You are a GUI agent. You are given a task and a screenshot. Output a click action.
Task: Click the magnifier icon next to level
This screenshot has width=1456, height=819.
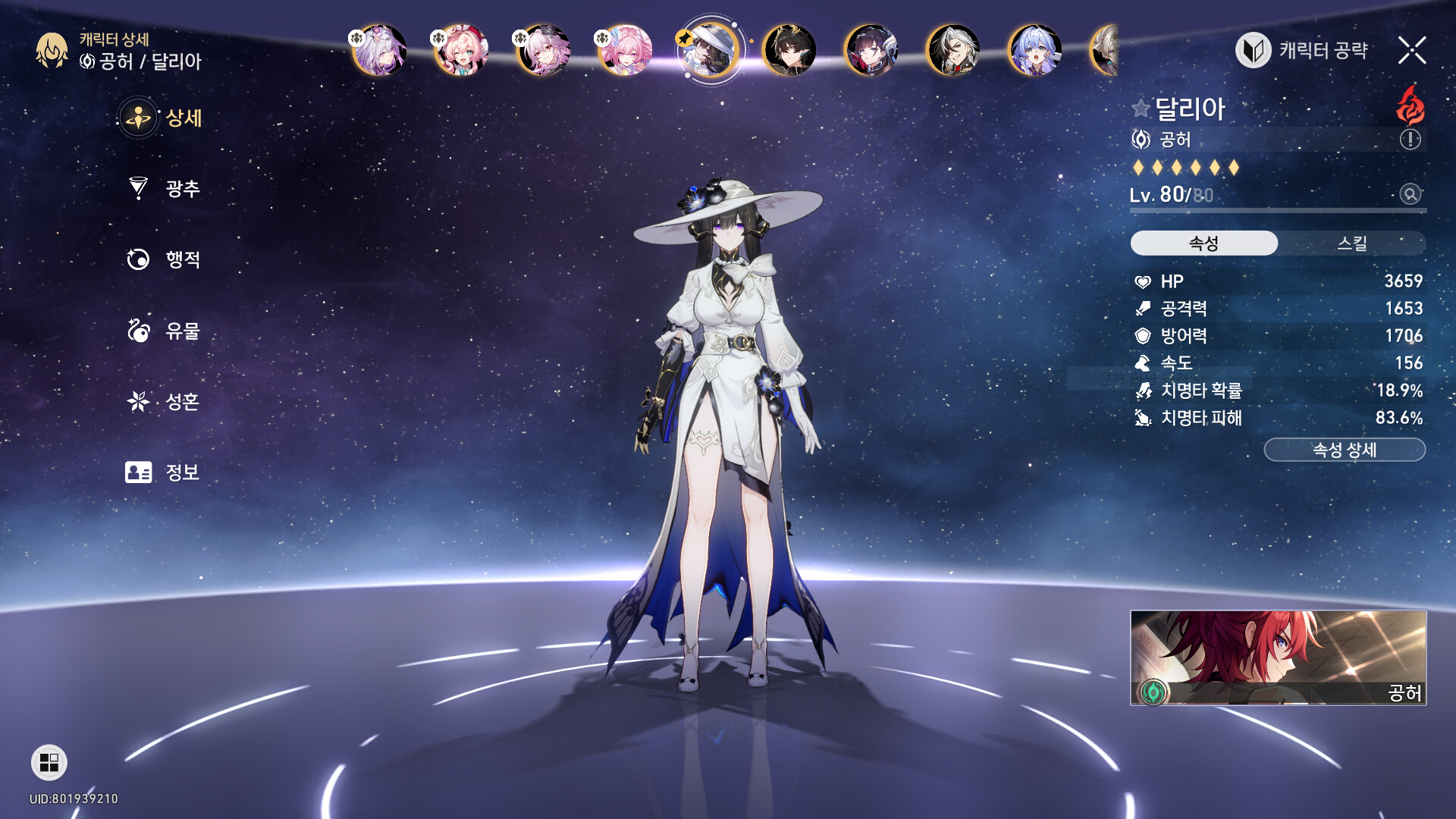tap(1410, 195)
